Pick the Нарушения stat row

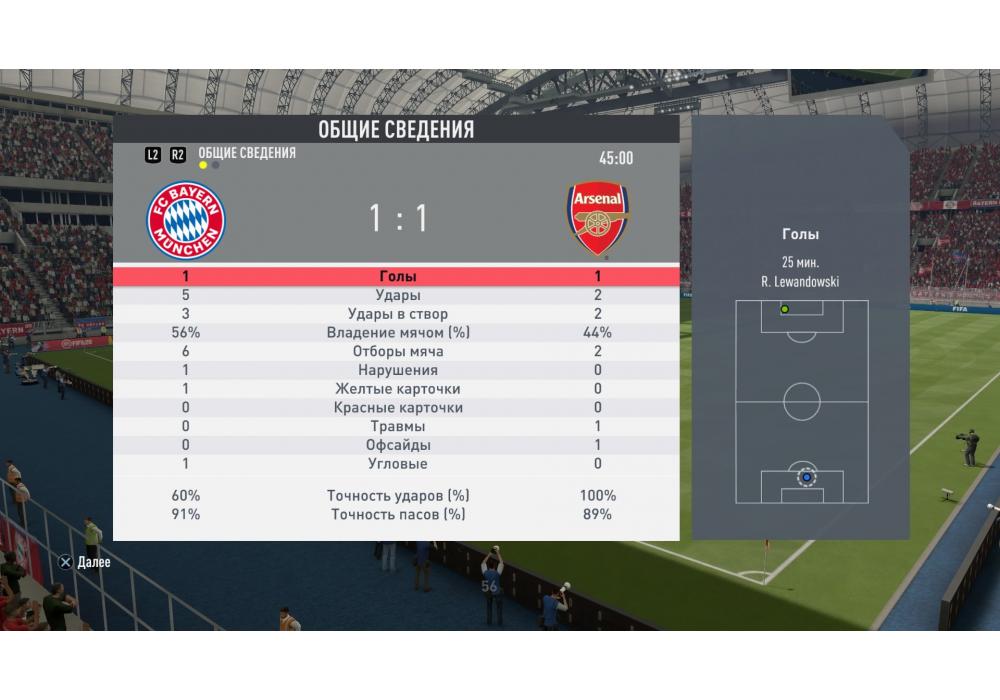[397, 370]
